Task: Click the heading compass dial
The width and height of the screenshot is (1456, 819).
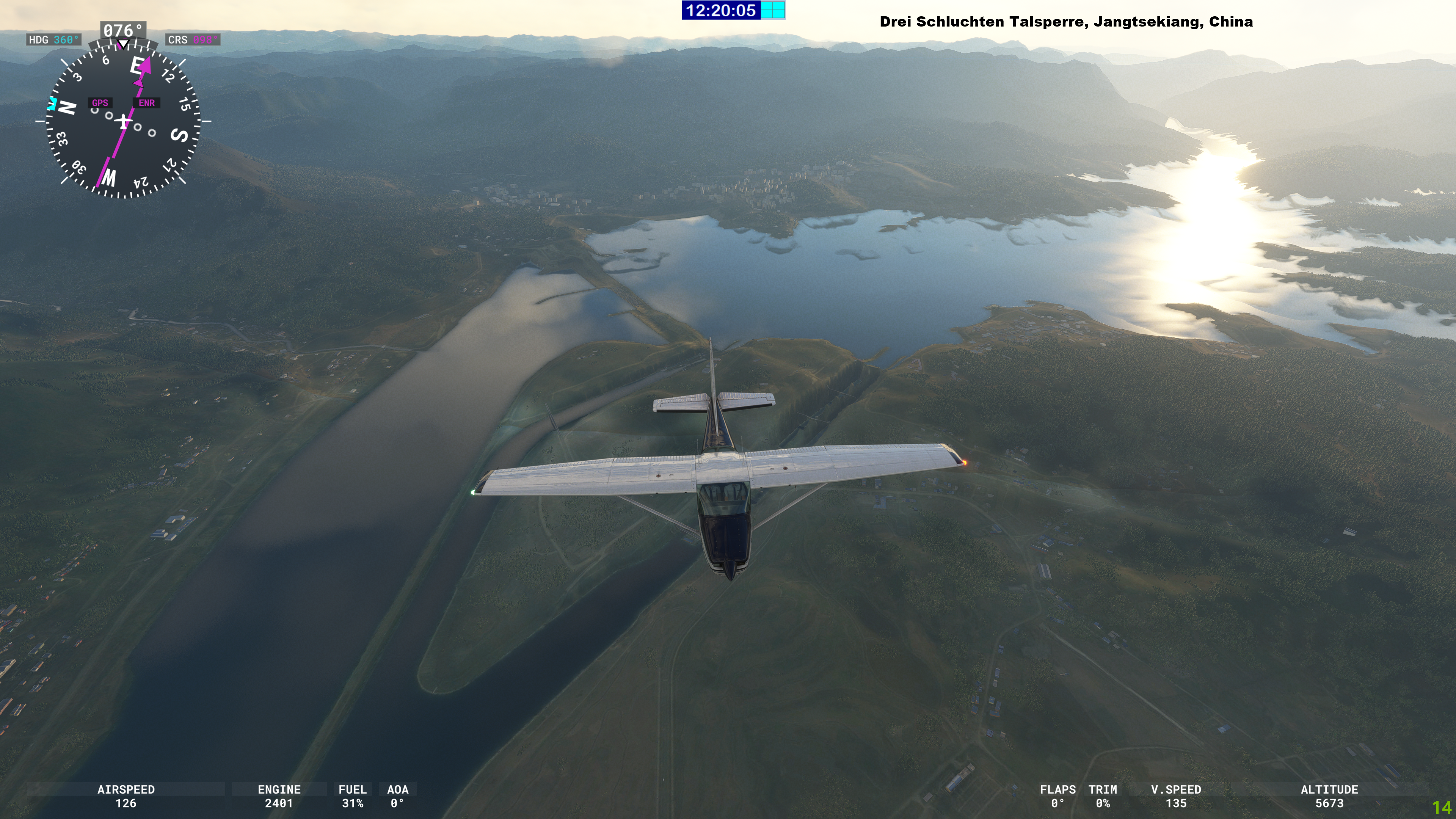Action: pos(122,121)
